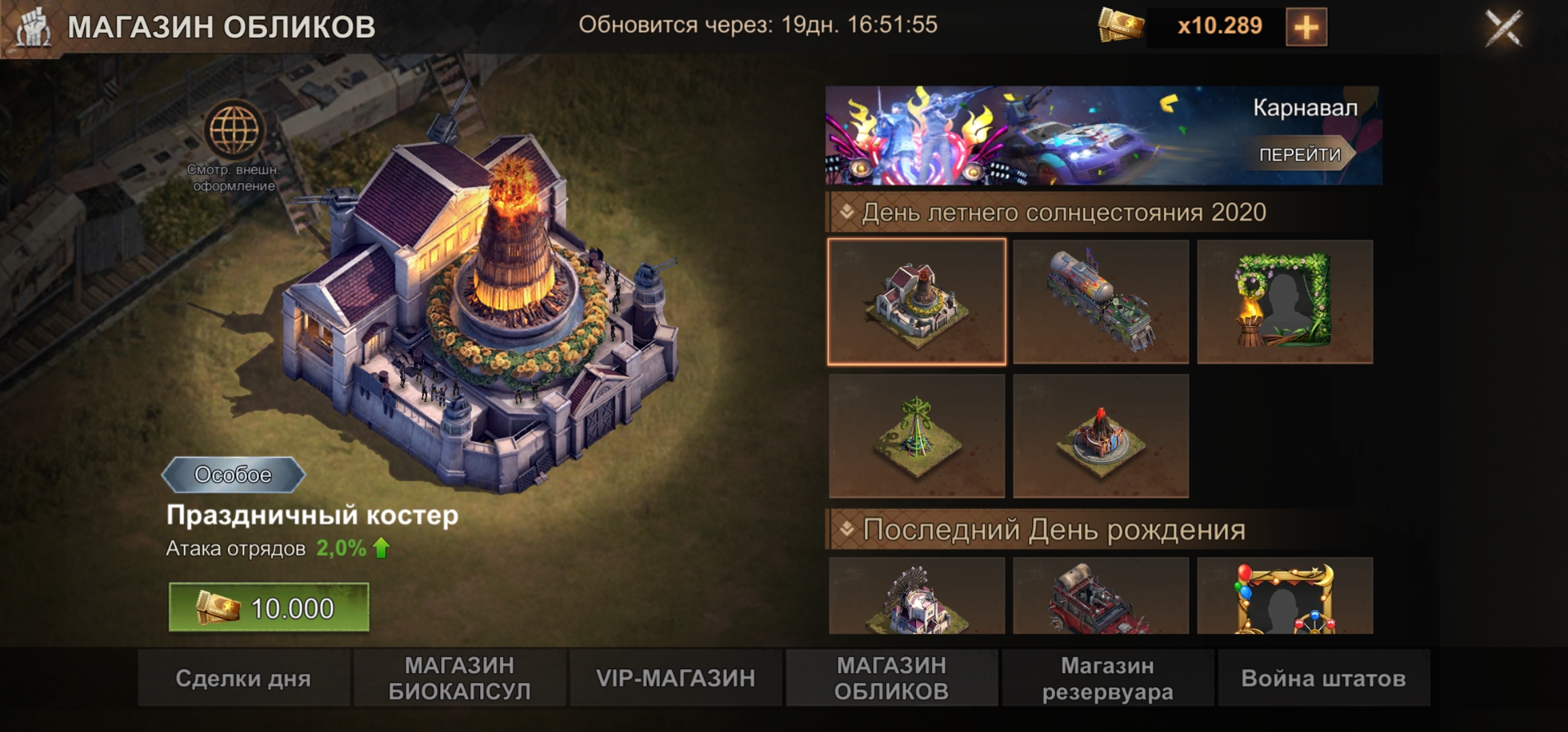Select the flower wreath avatar frame
This screenshot has height=732, width=1568.
[x=1285, y=302]
